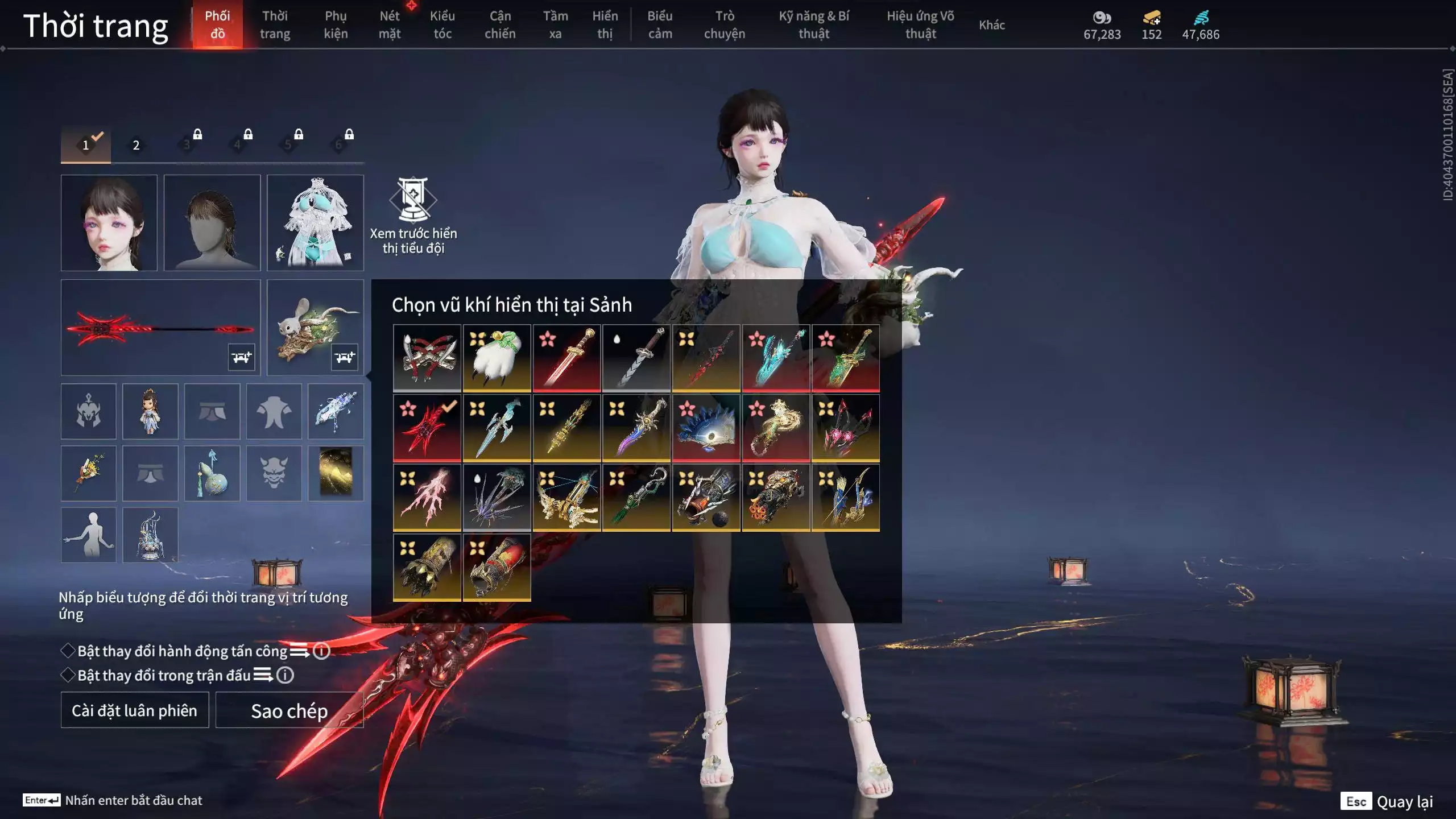Choose the white and teal outfit slot
This screenshot has width=1456, height=819.
tap(315, 222)
